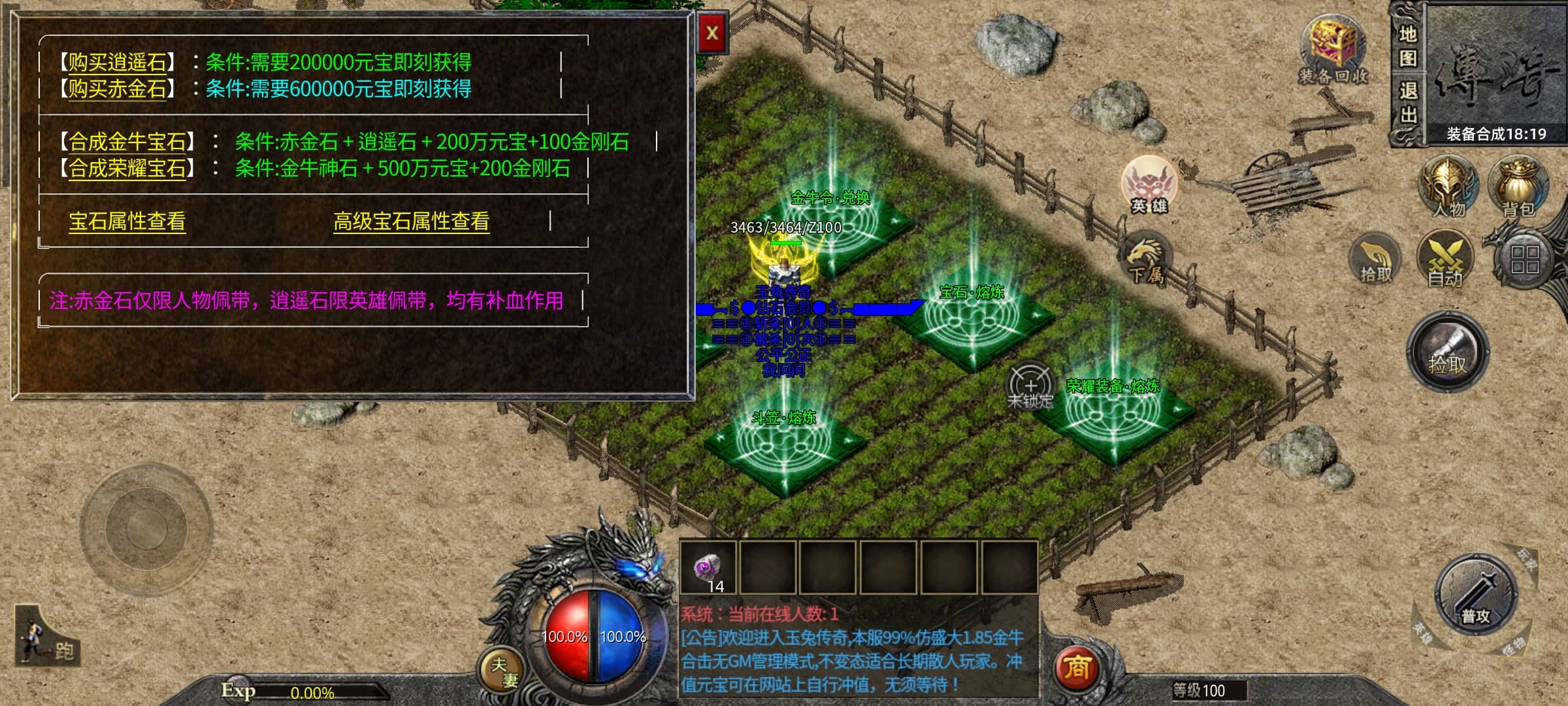Toggle the 自动 auto-battle button

point(1445,261)
